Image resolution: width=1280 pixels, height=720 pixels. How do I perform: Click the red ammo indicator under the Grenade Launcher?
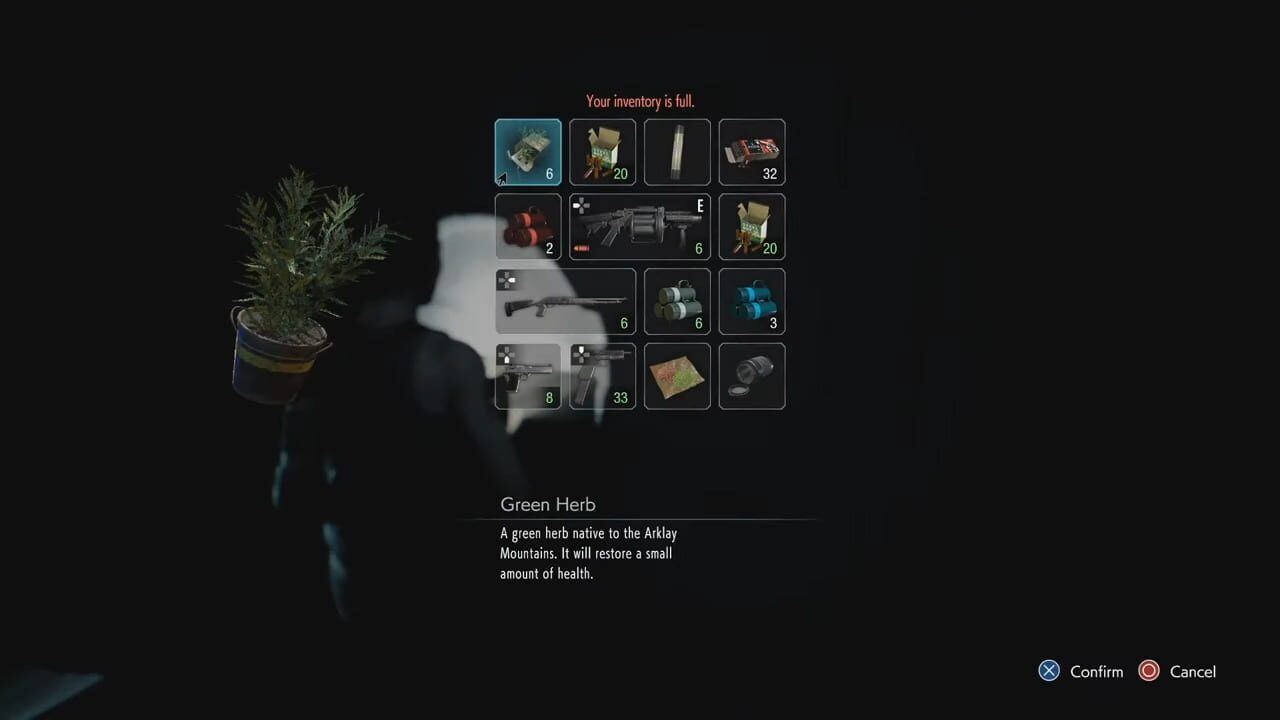click(580, 249)
